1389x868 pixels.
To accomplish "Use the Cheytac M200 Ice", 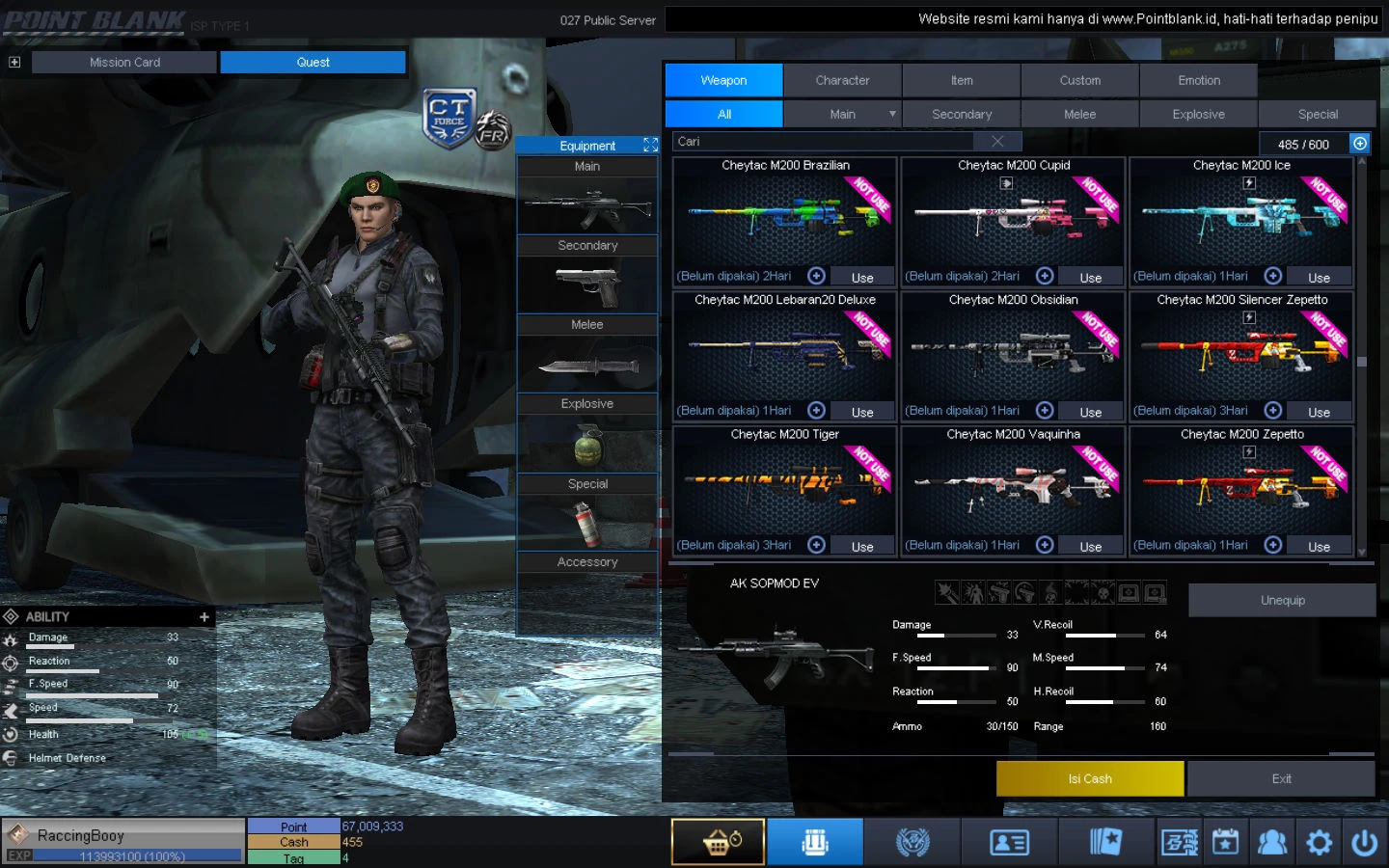I will (1318, 277).
